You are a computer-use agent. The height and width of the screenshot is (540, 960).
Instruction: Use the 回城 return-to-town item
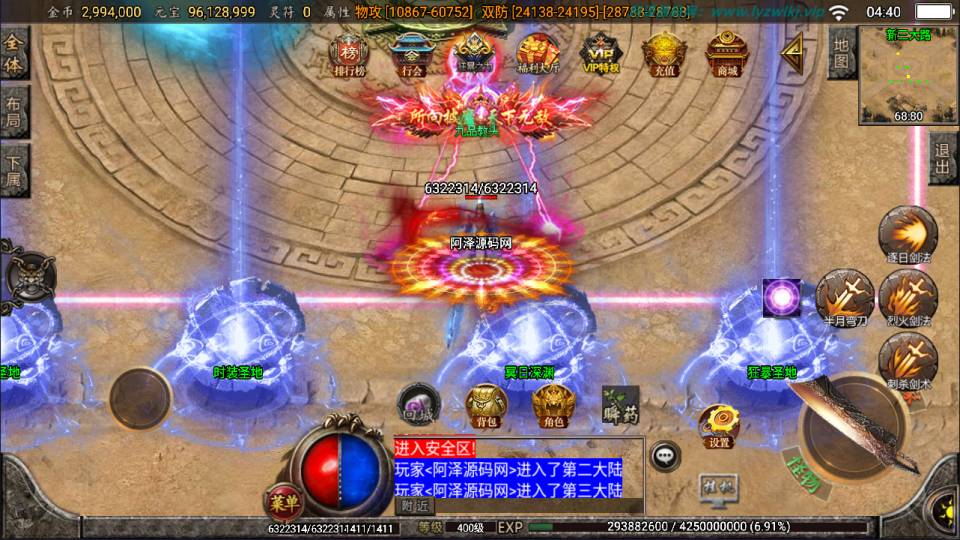tap(419, 402)
